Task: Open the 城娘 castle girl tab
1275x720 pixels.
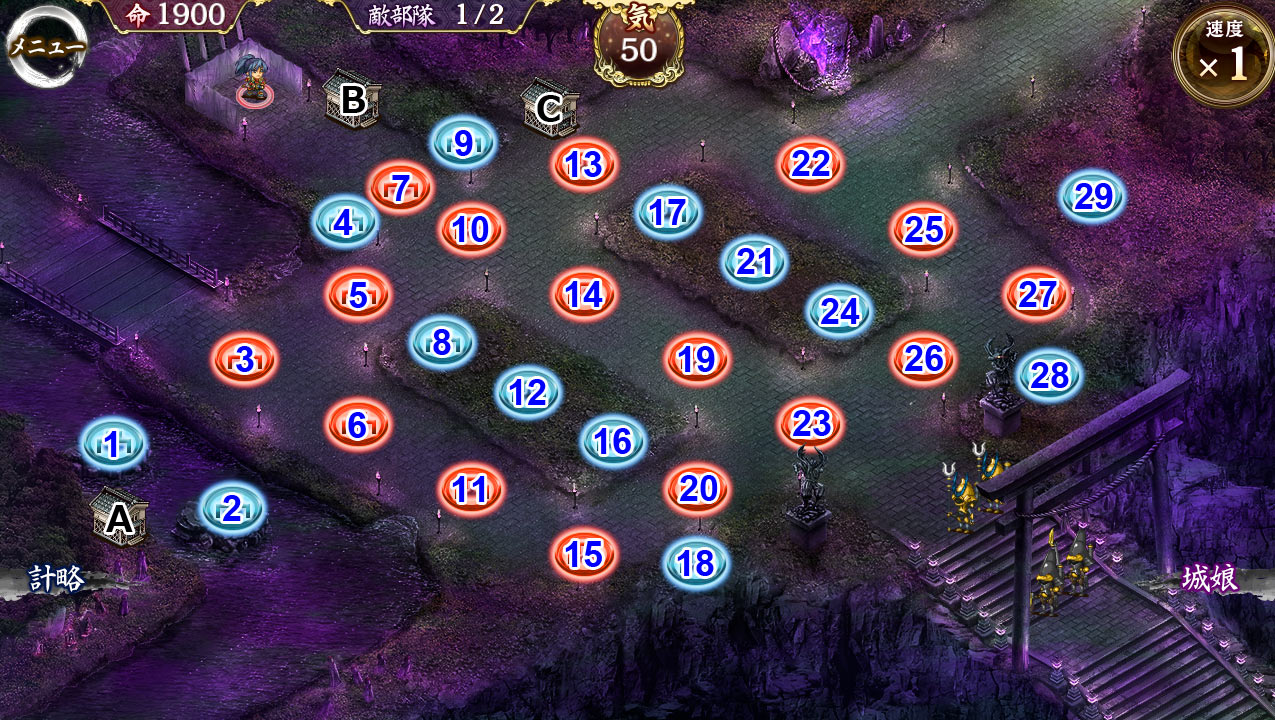Action: (1210, 579)
